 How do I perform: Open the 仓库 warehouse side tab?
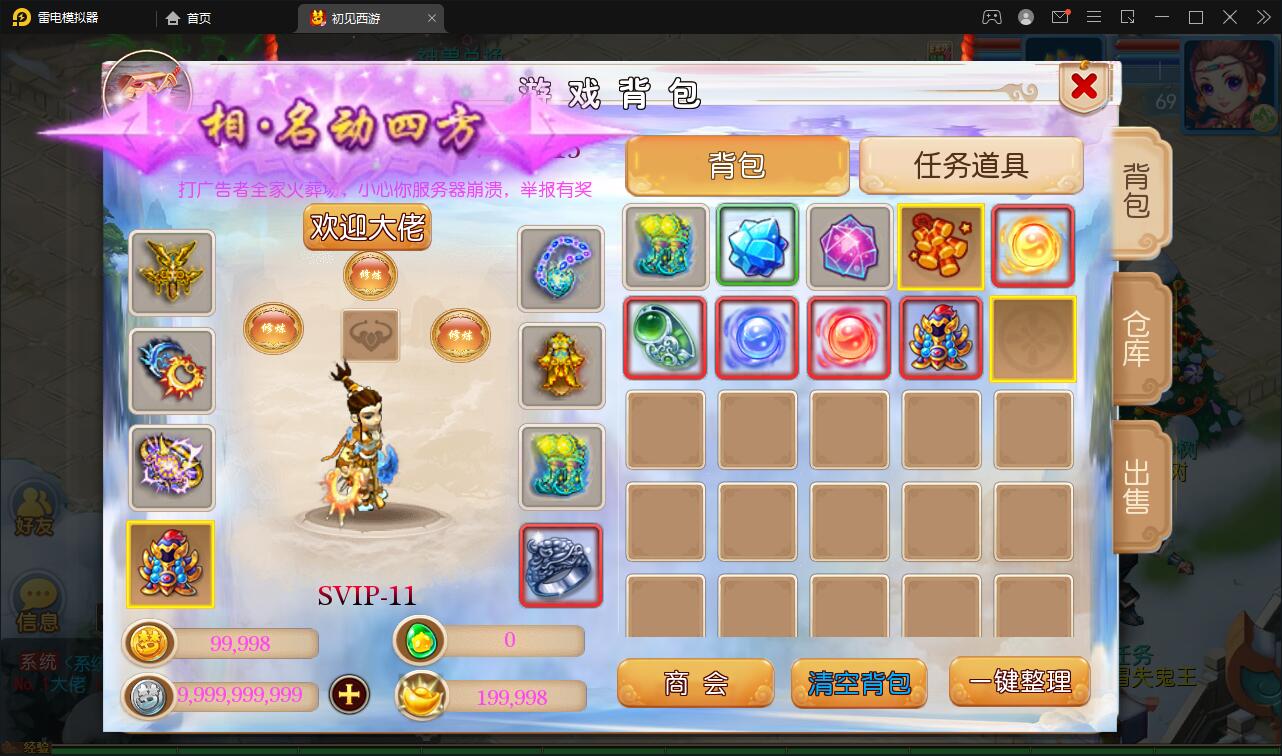tap(1139, 338)
